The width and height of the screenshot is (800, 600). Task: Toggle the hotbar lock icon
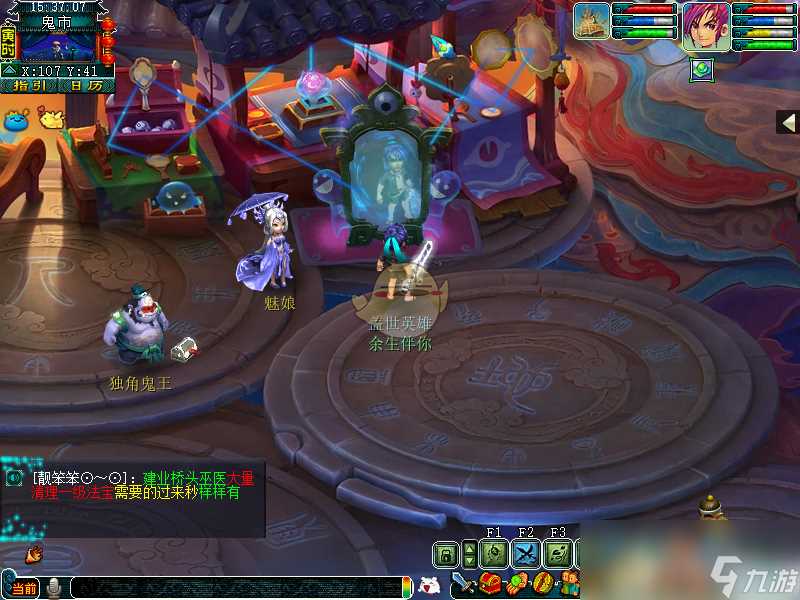tap(446, 554)
